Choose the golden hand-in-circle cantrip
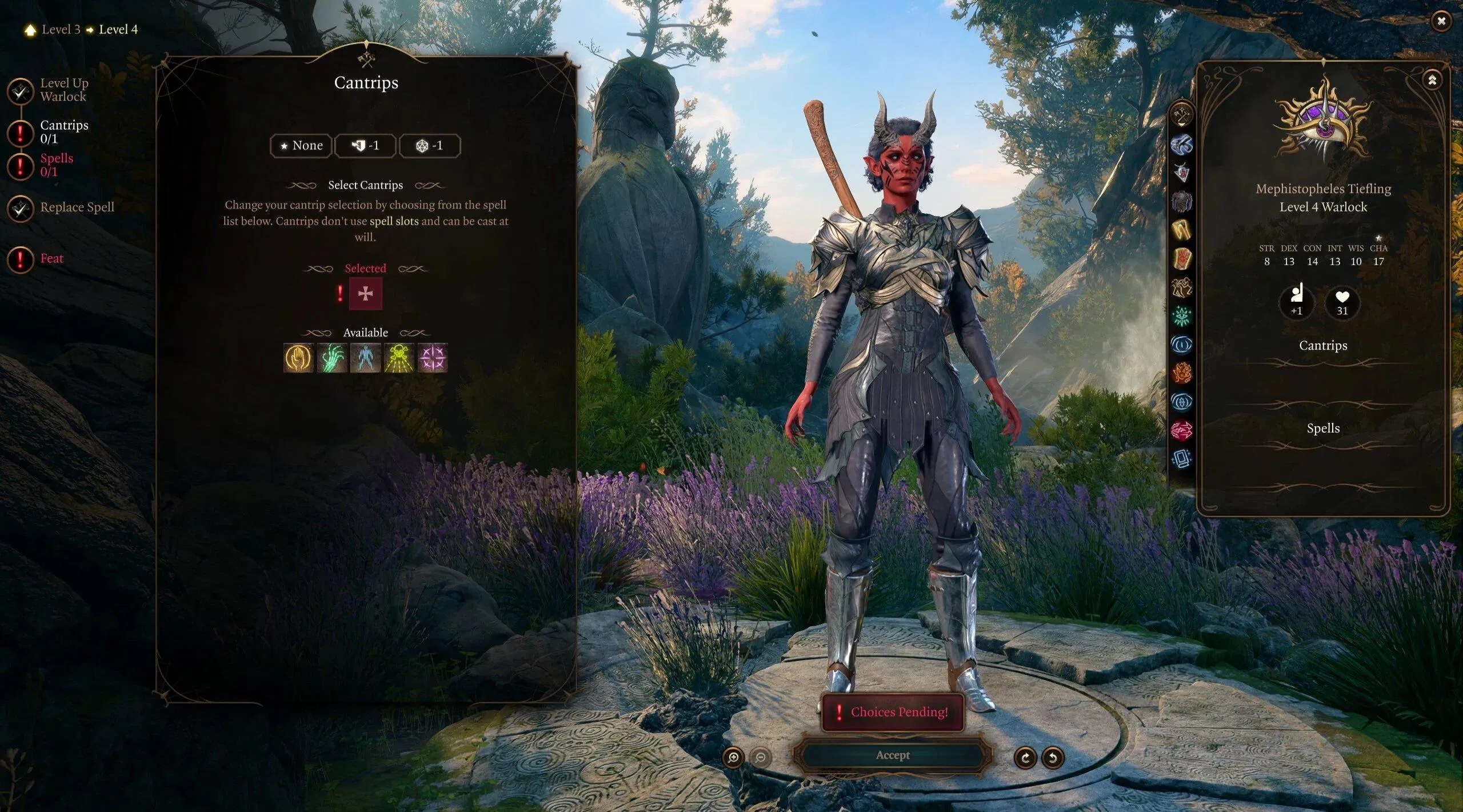The width and height of the screenshot is (1463, 812). 298,358
